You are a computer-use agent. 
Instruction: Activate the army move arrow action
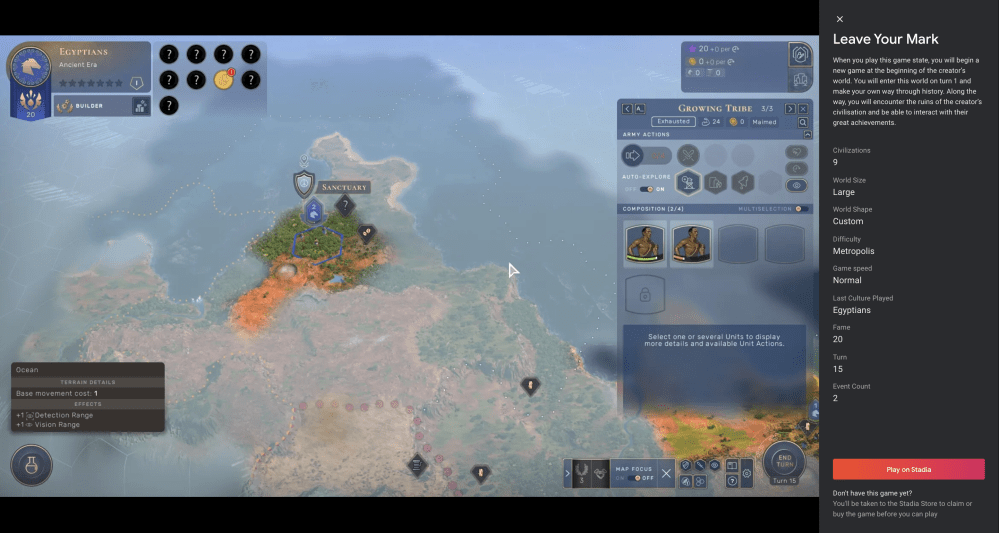pyautogui.click(x=633, y=155)
